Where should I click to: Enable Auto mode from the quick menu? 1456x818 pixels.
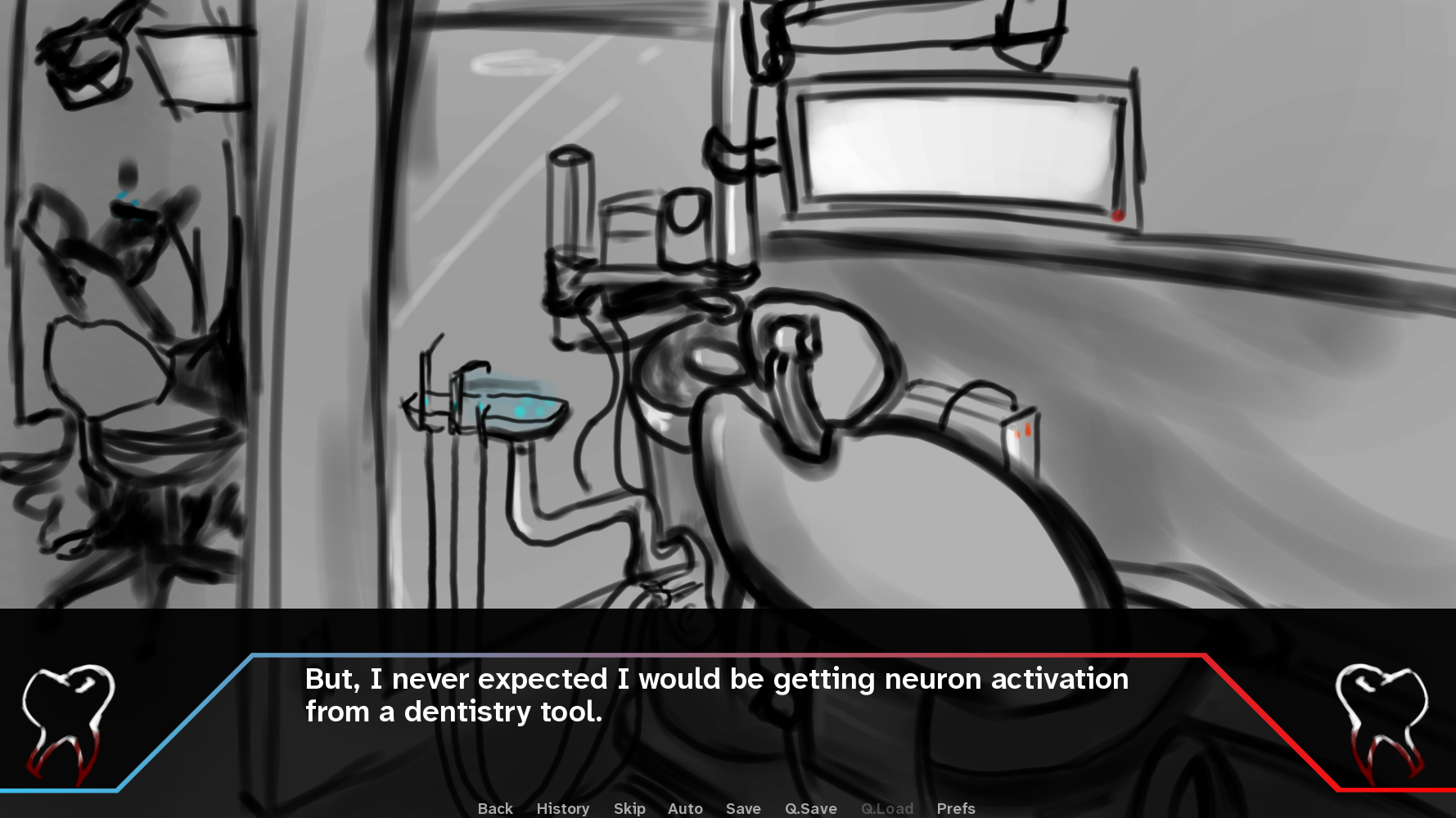point(685,808)
